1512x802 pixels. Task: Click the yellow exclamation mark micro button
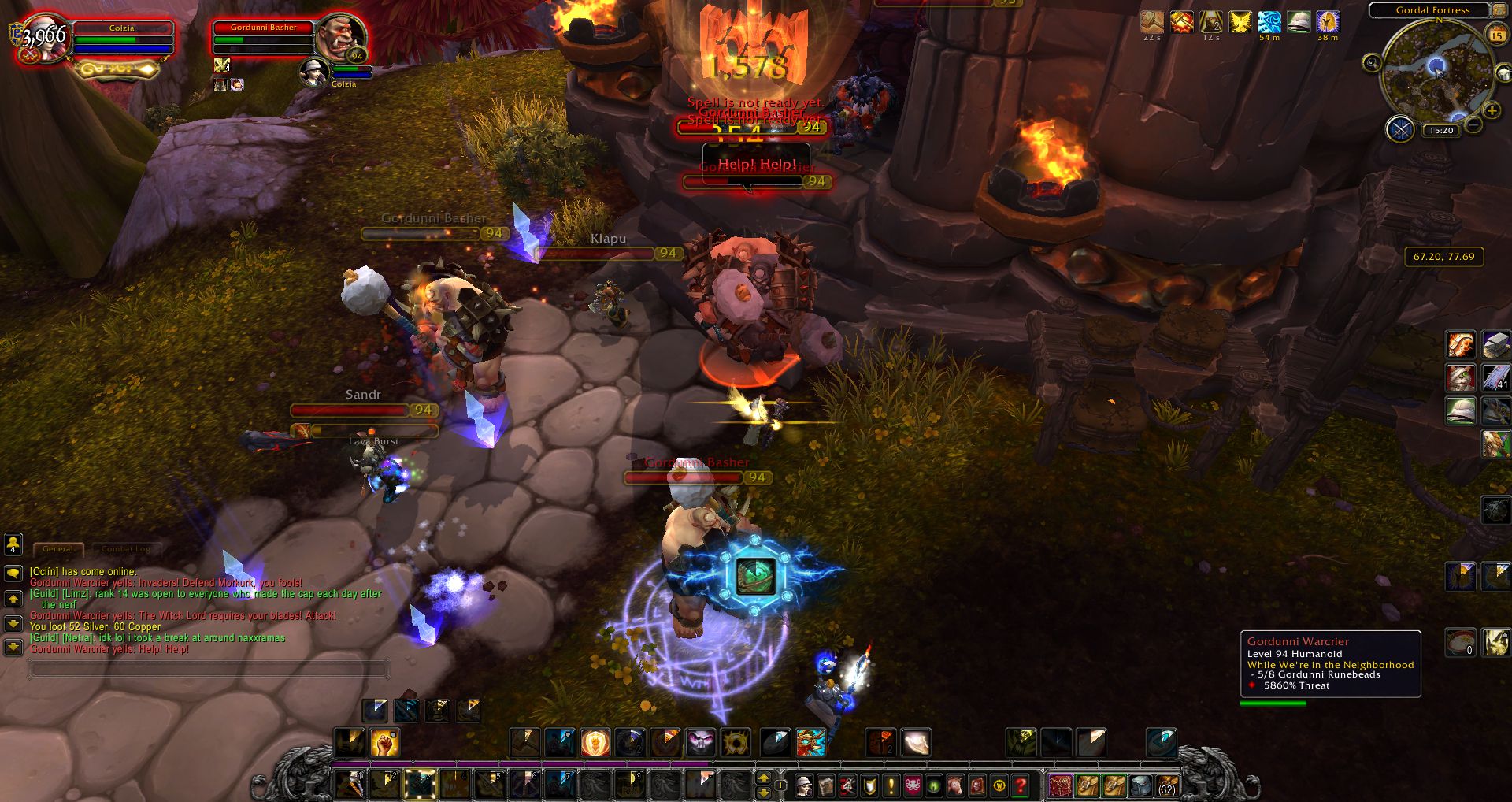[x=891, y=785]
